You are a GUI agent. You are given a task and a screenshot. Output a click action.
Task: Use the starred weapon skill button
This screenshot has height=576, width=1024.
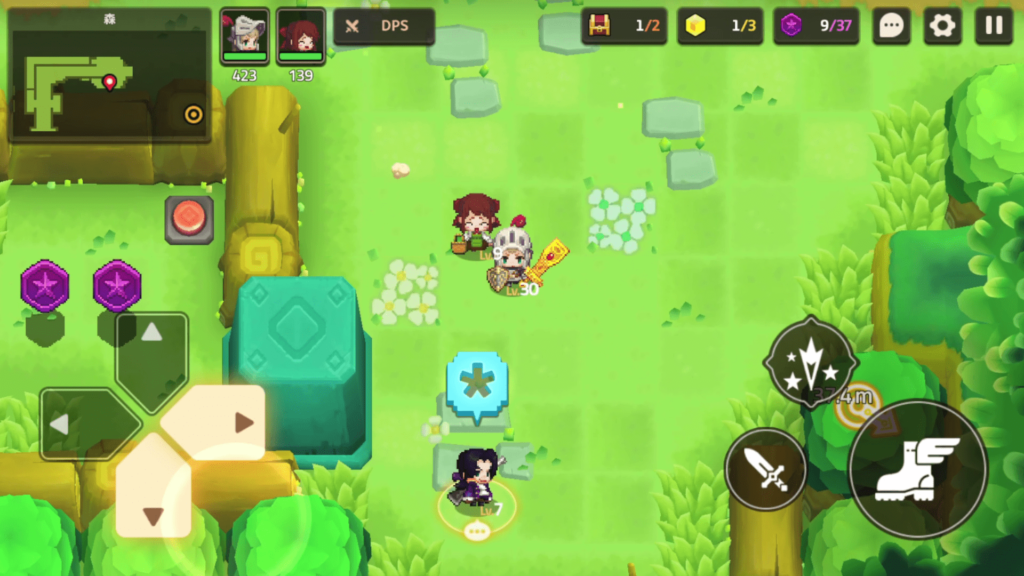(x=810, y=362)
